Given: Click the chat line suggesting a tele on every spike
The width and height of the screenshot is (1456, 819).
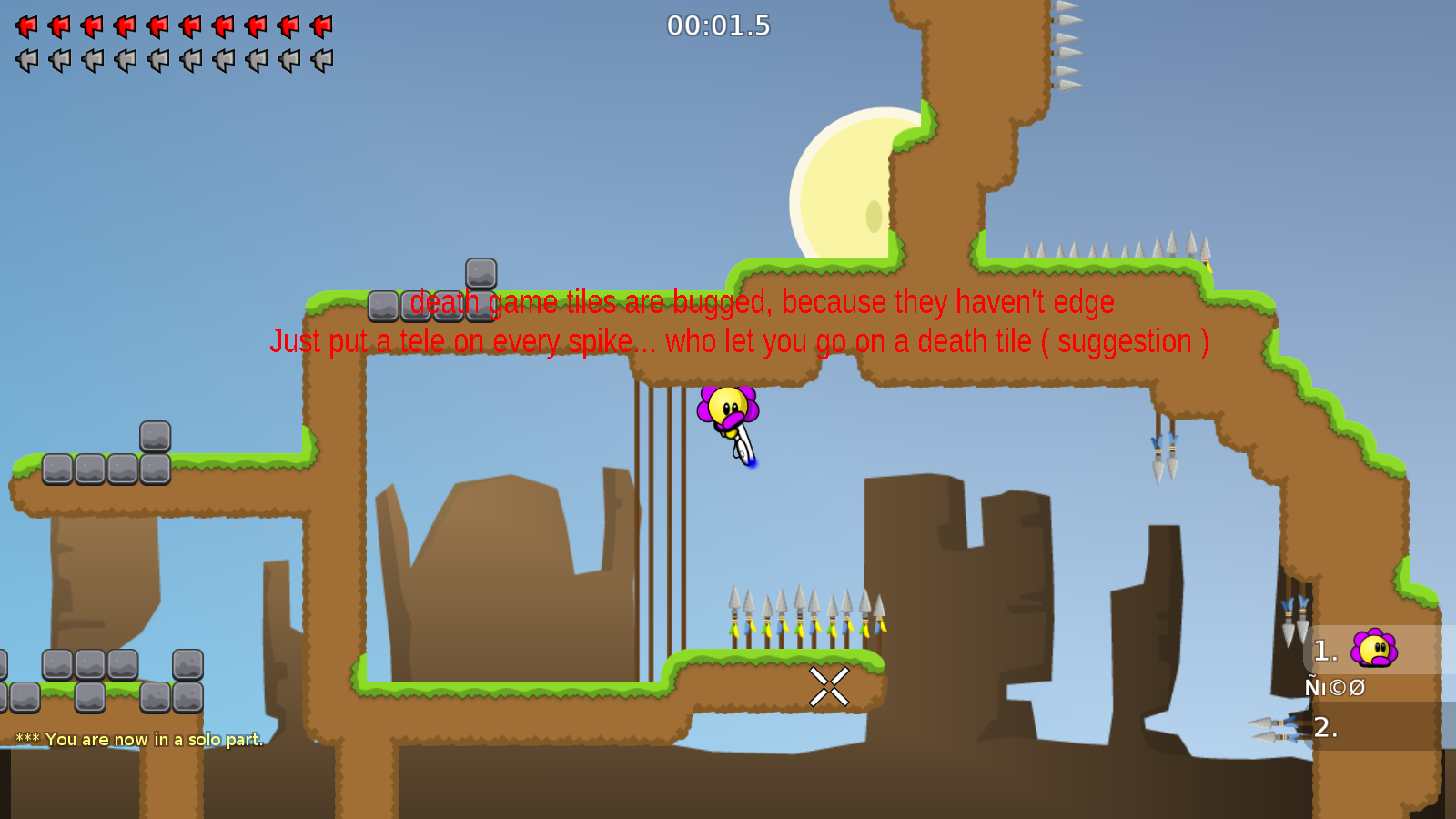Looking at the screenshot, I should click(x=739, y=342).
